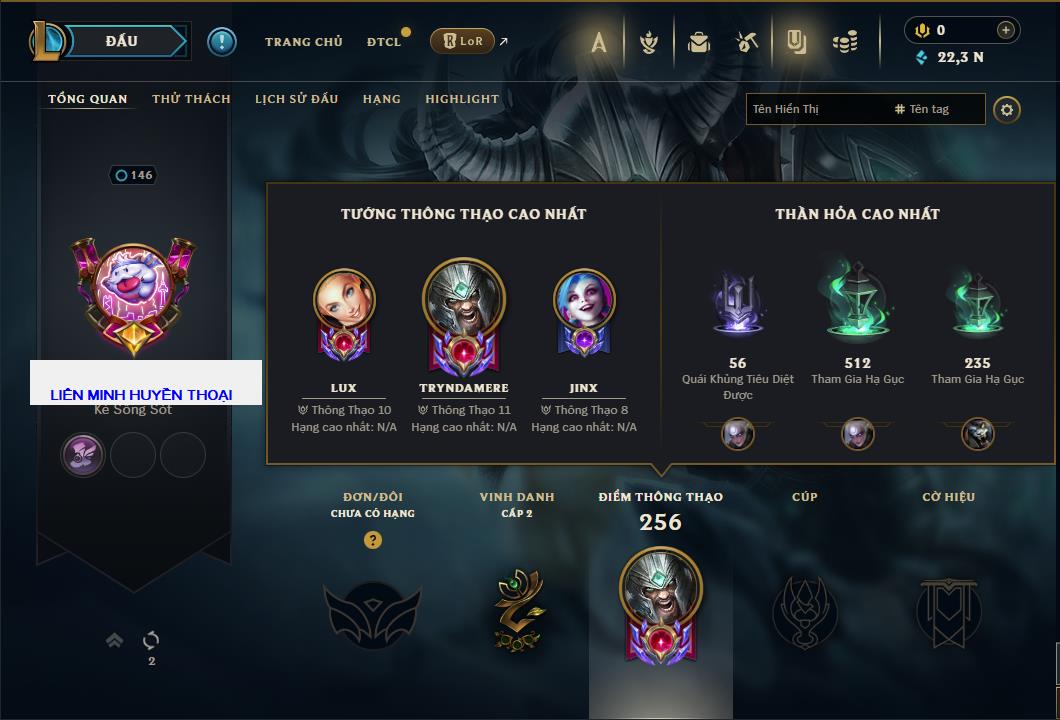1060x720 pixels.
Task: Open the CỜ HIỆU banner section
Action: coord(948,610)
